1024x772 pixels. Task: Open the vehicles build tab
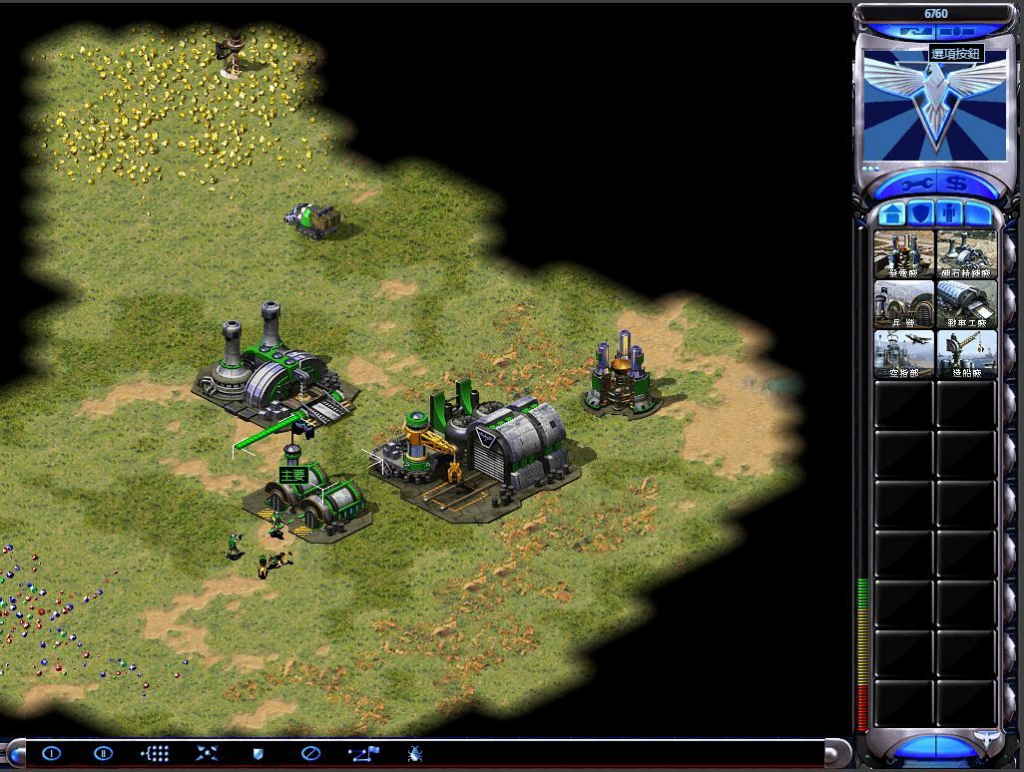[x=977, y=214]
